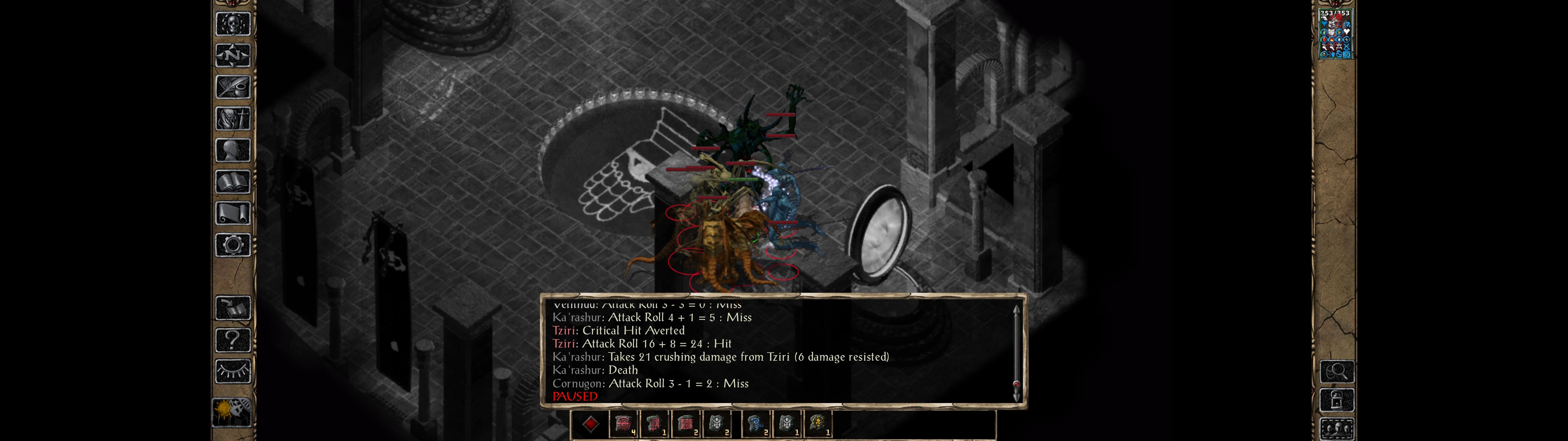Click the magnifying glass button
This screenshot has height=441, width=1568.
coord(1336,371)
